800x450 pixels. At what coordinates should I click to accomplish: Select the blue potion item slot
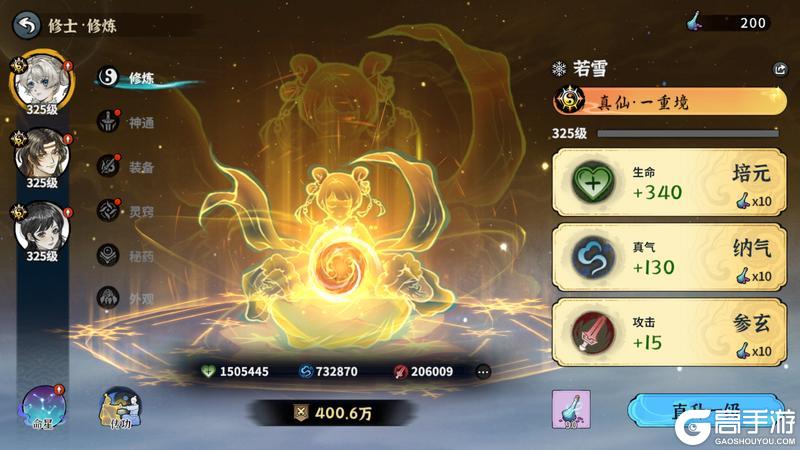[571, 410]
